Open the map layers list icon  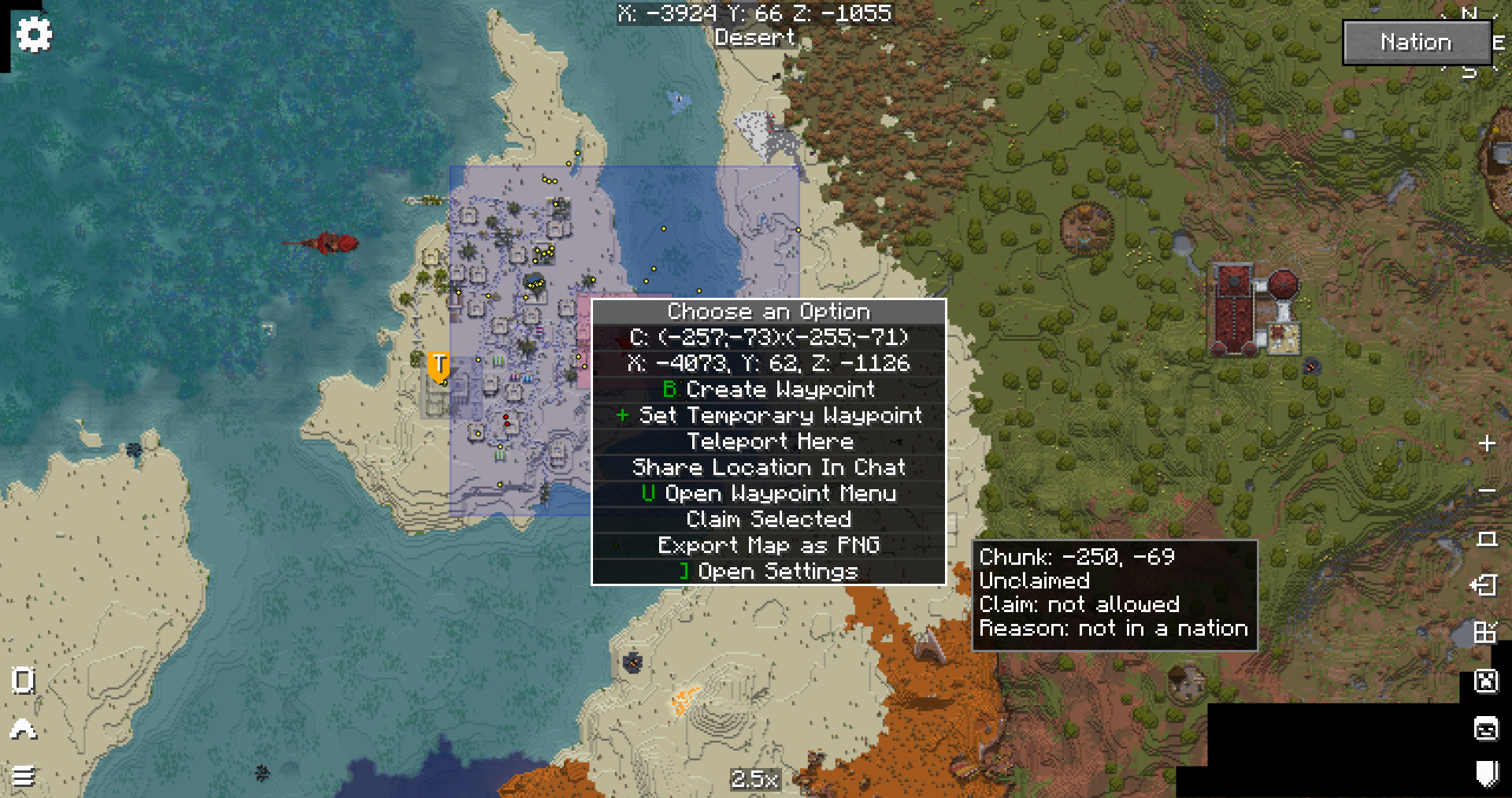pyautogui.click(x=24, y=777)
